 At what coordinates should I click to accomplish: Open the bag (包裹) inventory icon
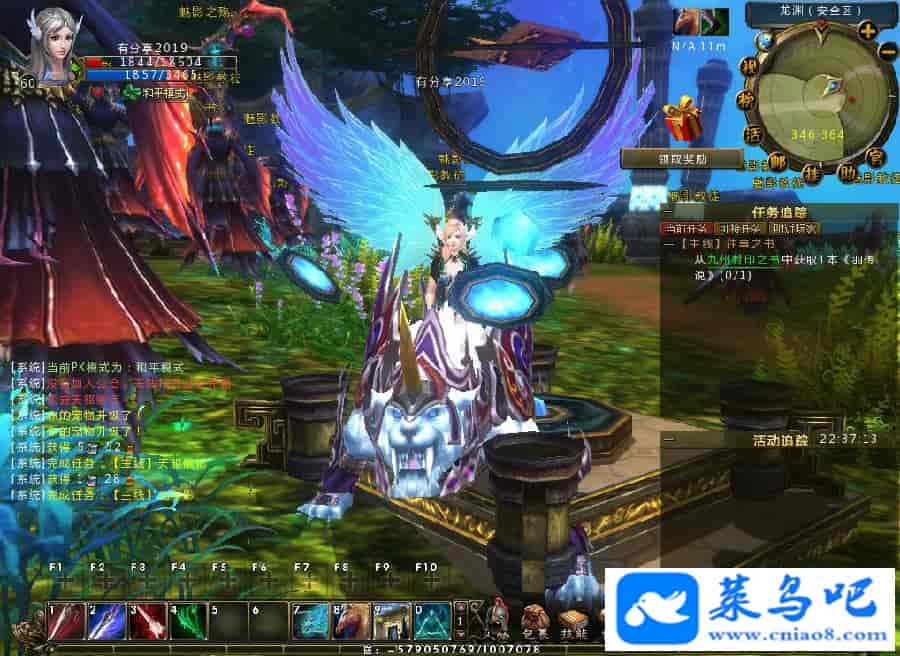[533, 620]
